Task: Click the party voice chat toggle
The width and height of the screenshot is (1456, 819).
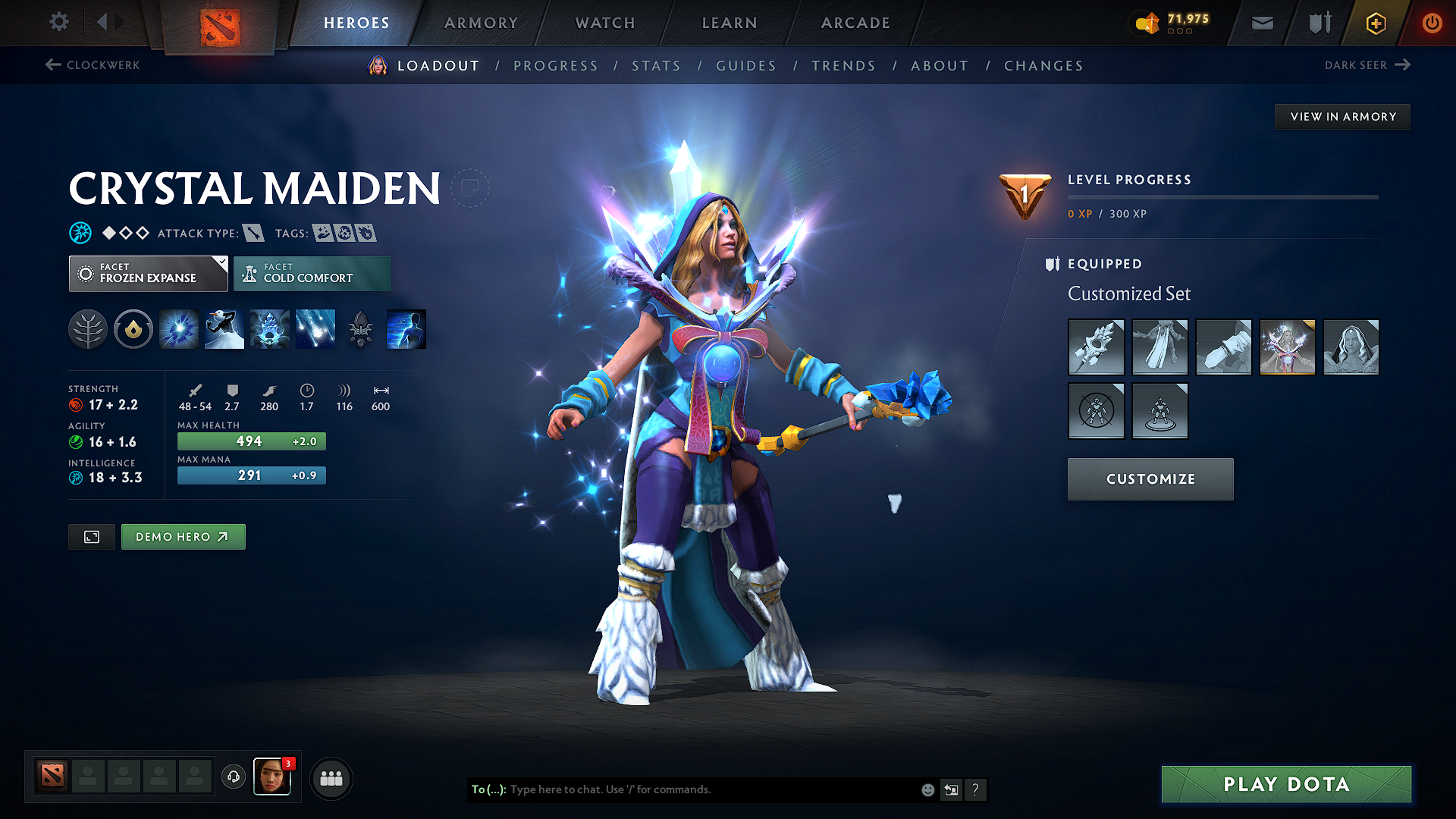Action: pos(233,777)
